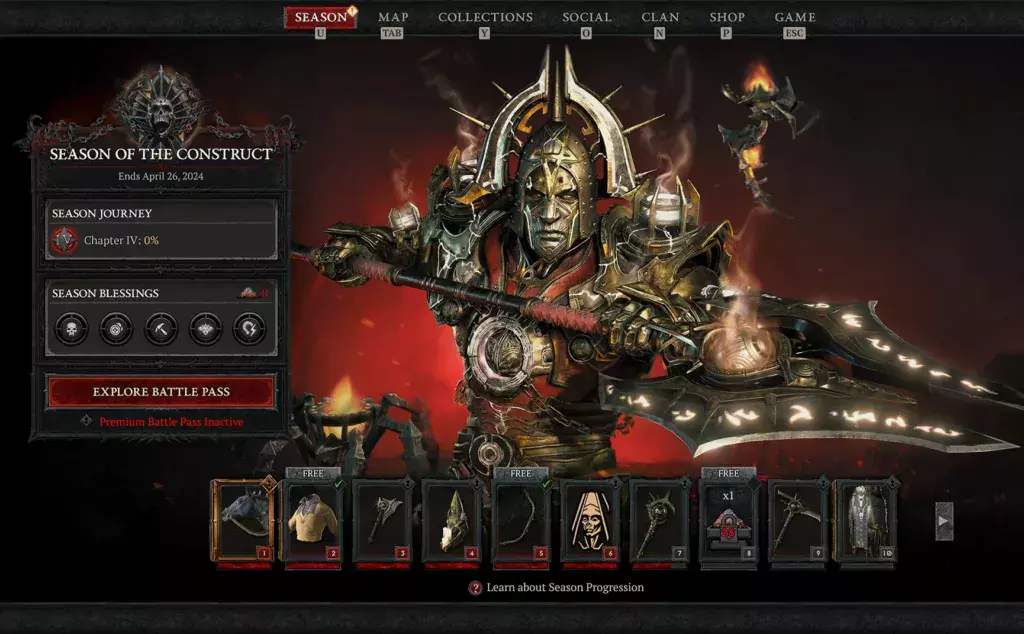Viewport: 1024px width, 634px height.
Task: Select the horse mount reward tile
Action: (x=241, y=521)
